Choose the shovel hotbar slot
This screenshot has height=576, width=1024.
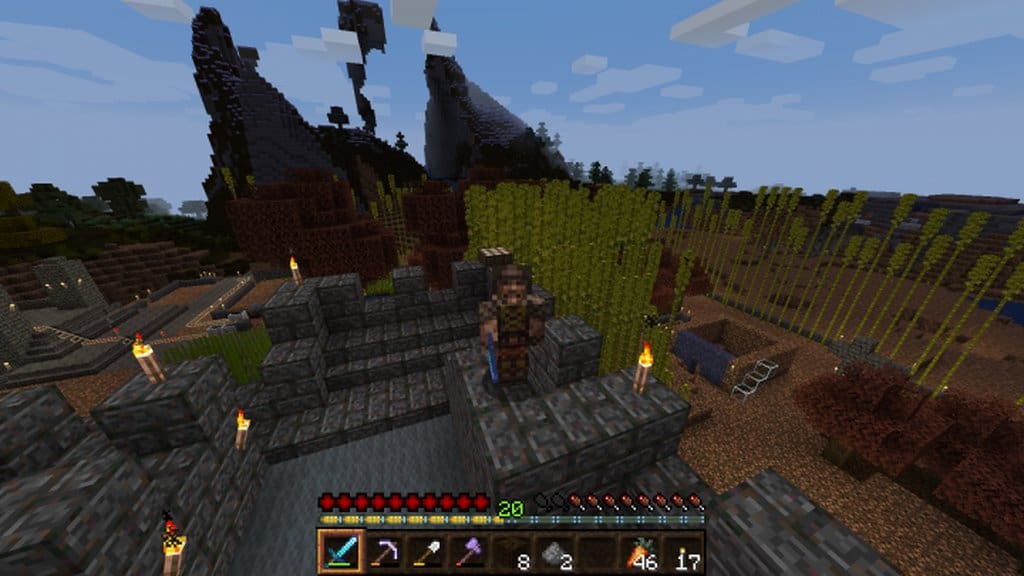pyautogui.click(x=425, y=551)
